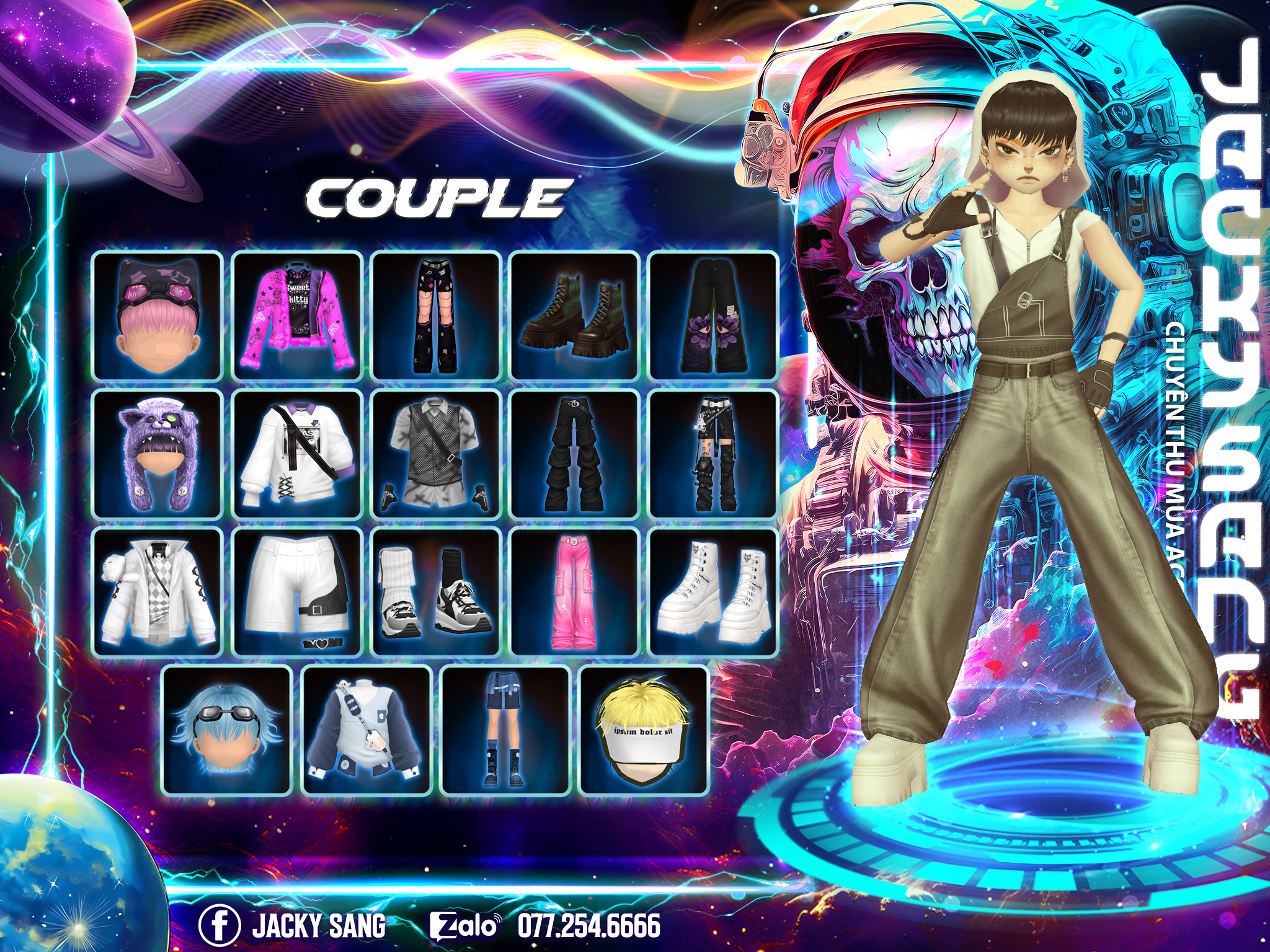The image size is (1270, 952).
Task: Choose the white jacket with teddy bear
Action: 158,593
